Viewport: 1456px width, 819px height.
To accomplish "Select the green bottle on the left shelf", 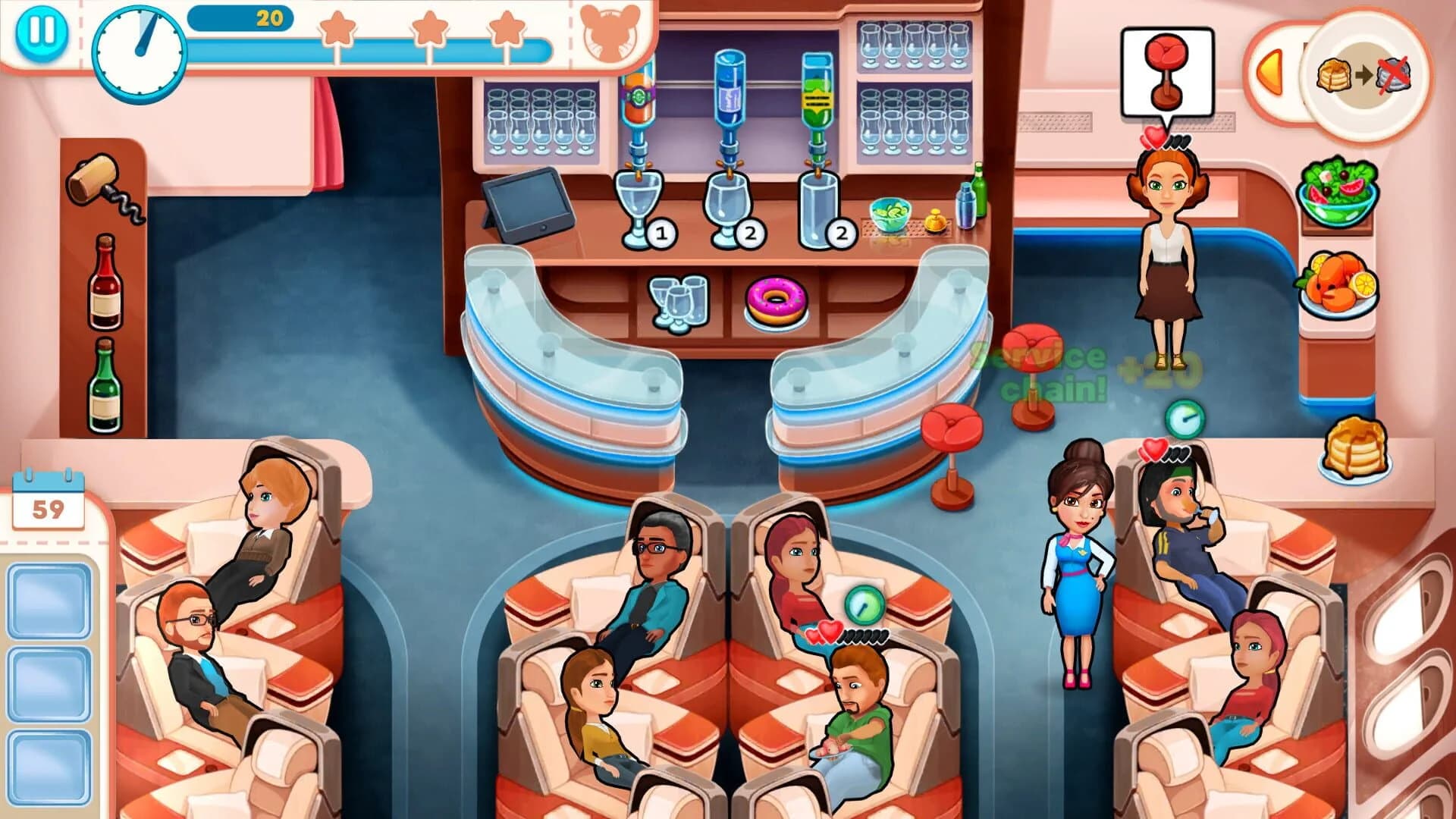I will coord(104,387).
